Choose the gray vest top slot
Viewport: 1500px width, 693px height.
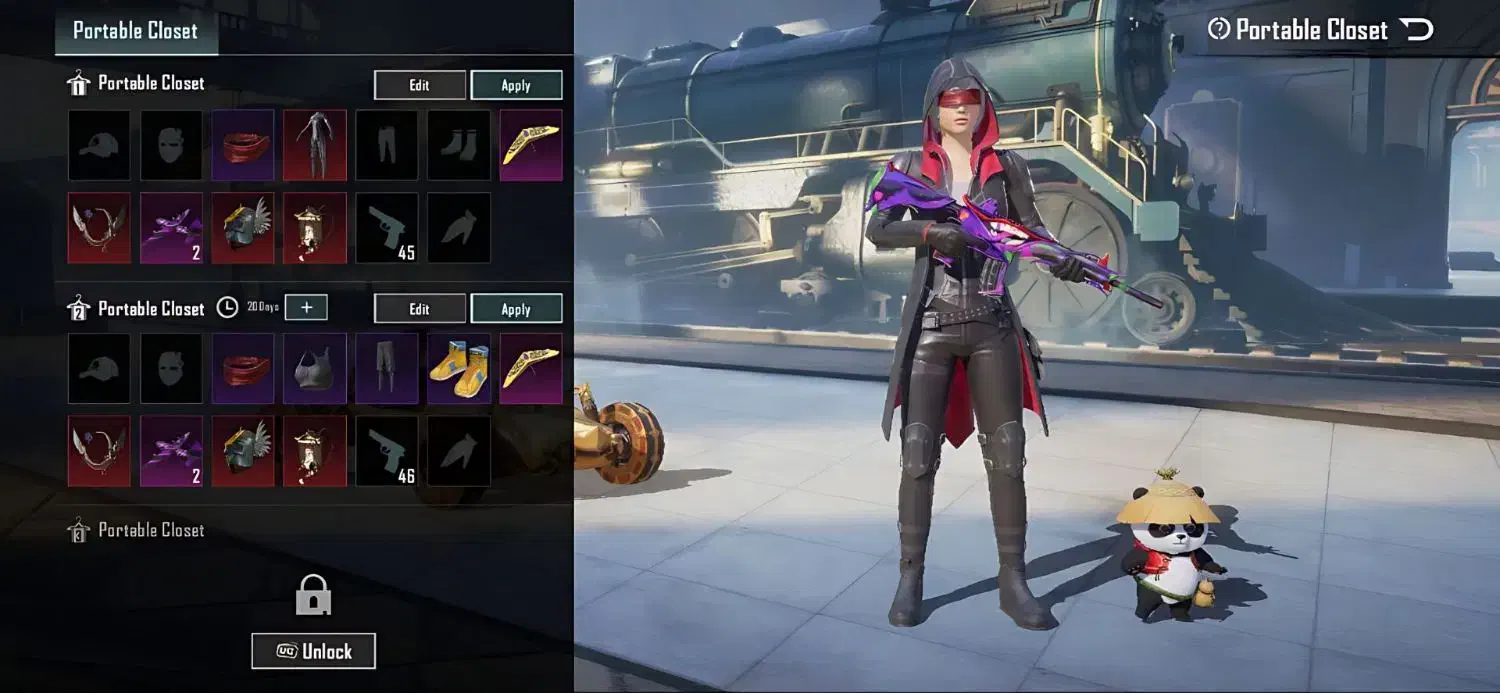(x=315, y=368)
